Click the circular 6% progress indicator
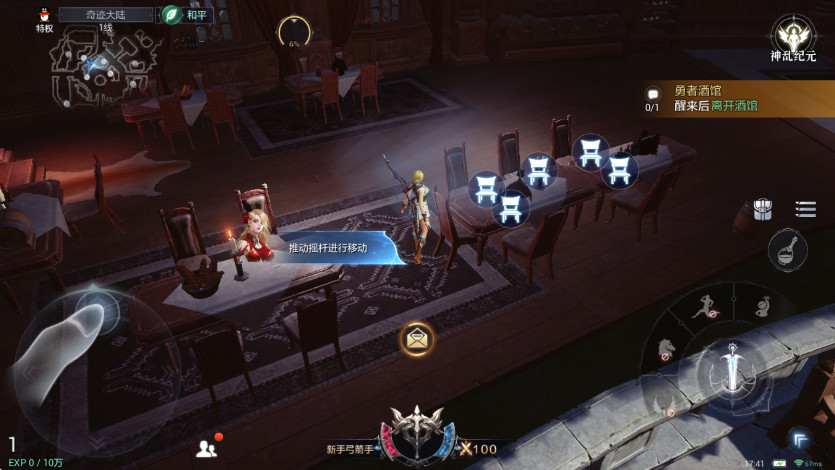Screen dimensions: 835x470 [x=294, y=34]
